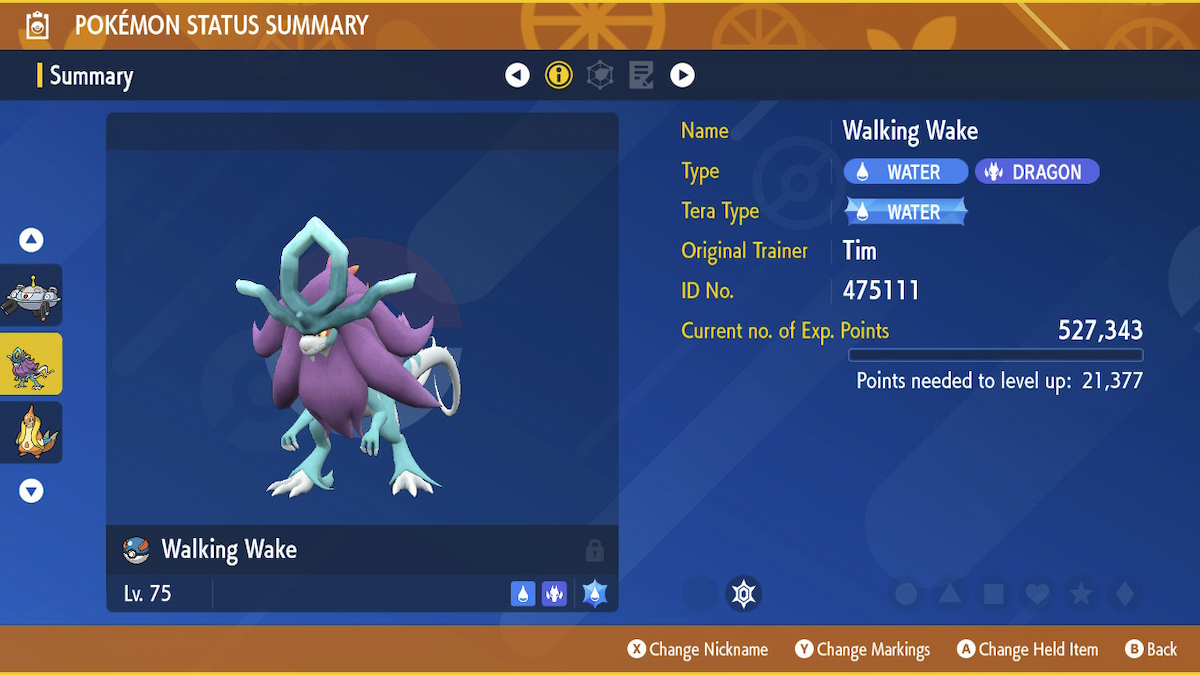Select the yellow info summary tab

point(558,75)
